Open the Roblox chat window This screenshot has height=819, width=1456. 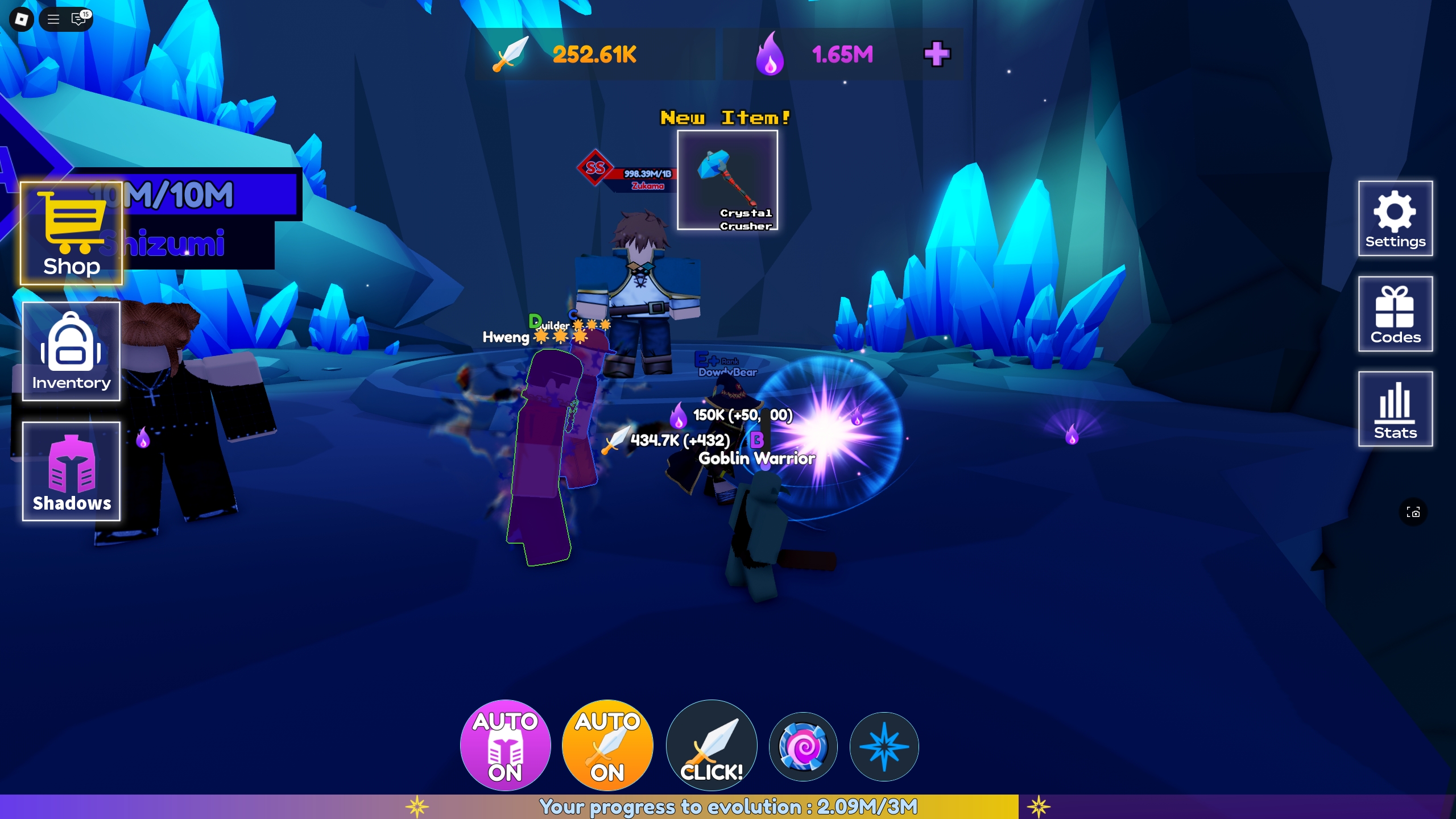point(78,19)
